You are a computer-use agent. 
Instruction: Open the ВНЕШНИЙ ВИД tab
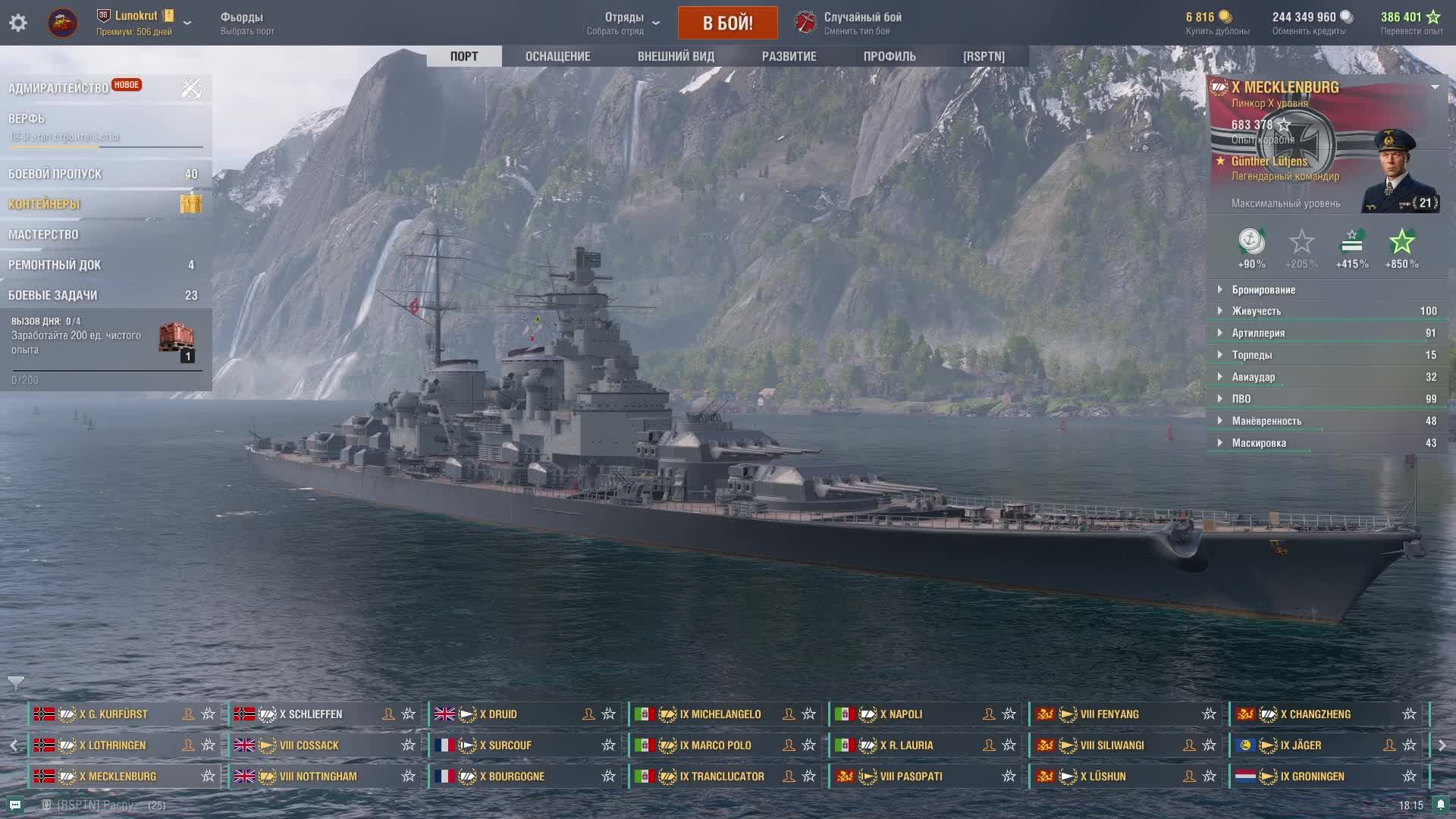(676, 56)
